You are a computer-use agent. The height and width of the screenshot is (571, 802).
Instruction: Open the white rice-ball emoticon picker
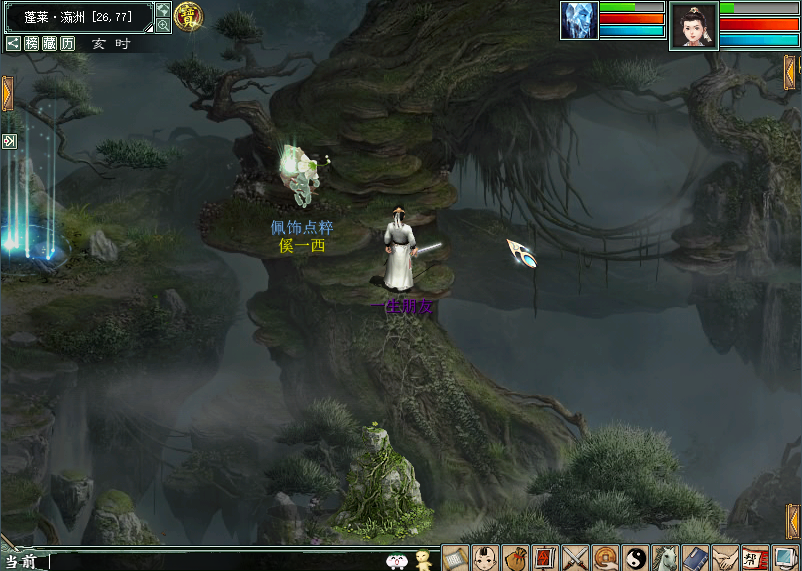397,561
